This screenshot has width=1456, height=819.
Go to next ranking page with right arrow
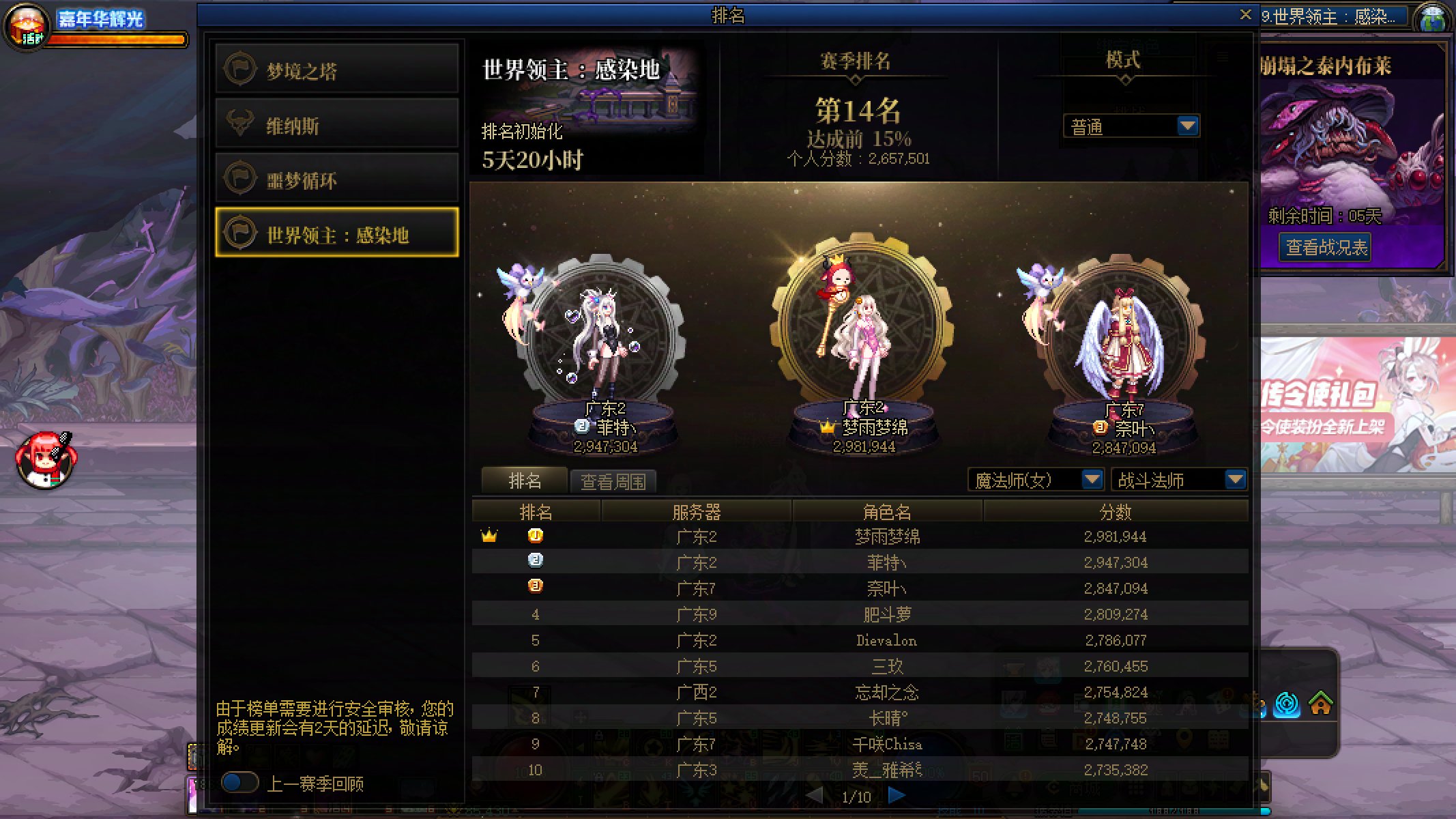(x=896, y=796)
